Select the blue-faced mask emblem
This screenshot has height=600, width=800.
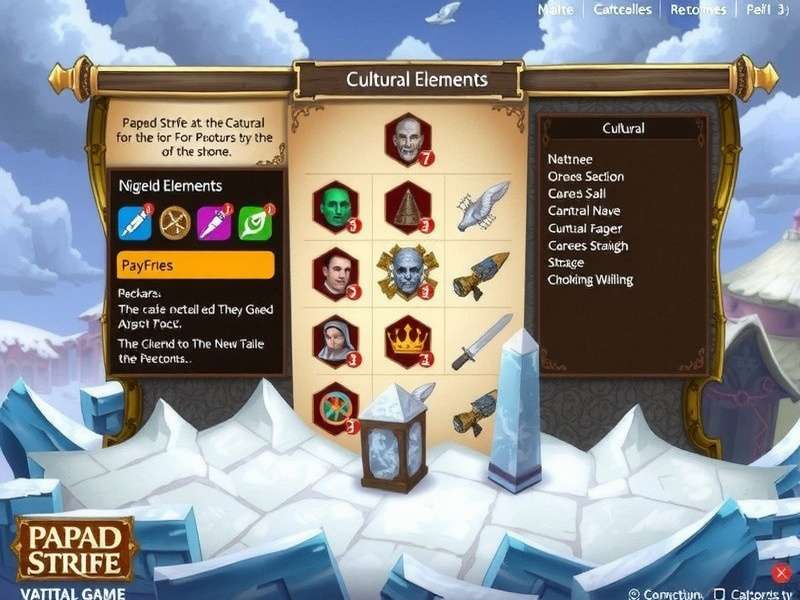coord(406,273)
